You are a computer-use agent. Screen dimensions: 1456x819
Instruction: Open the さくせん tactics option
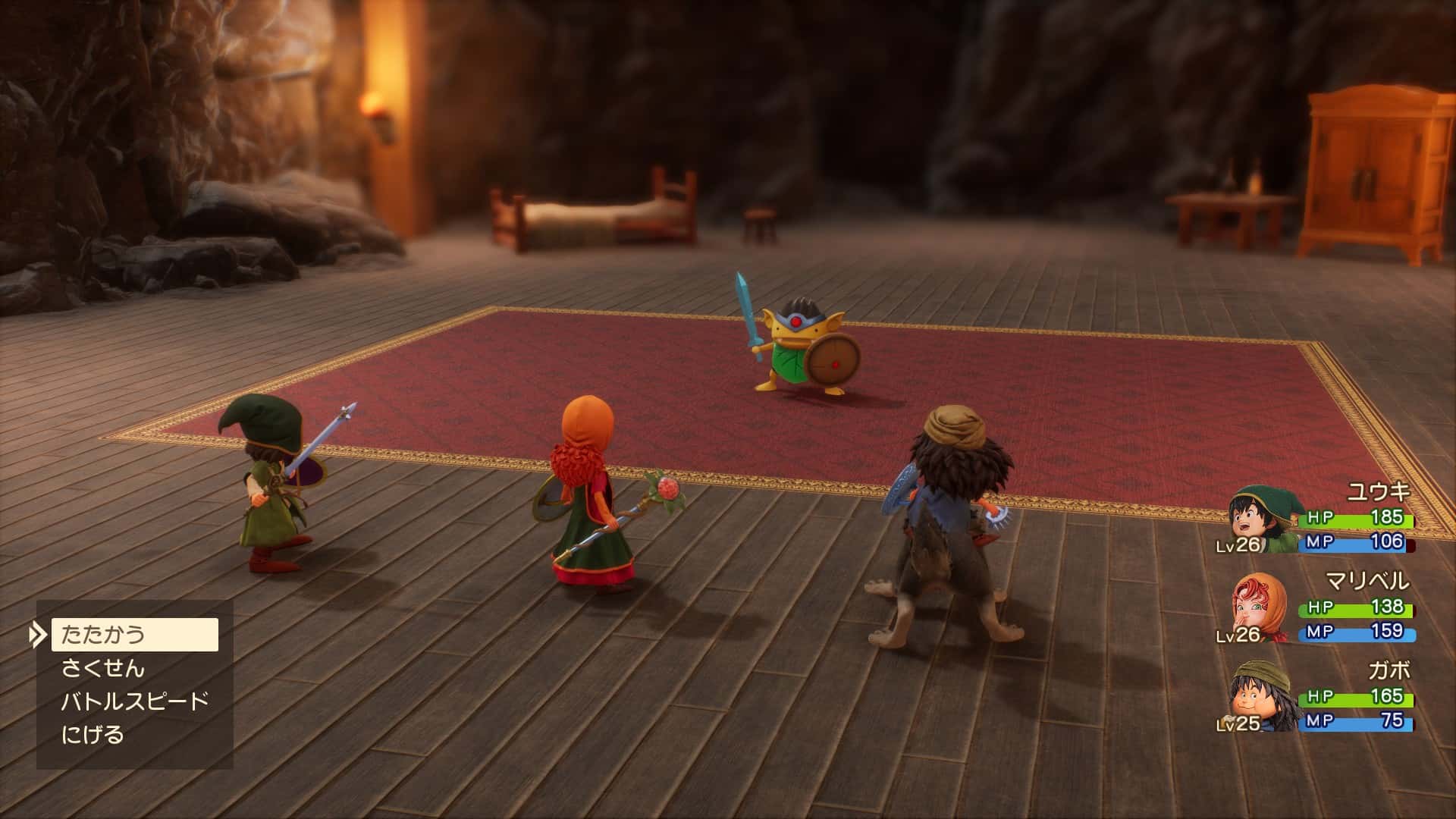[102, 668]
